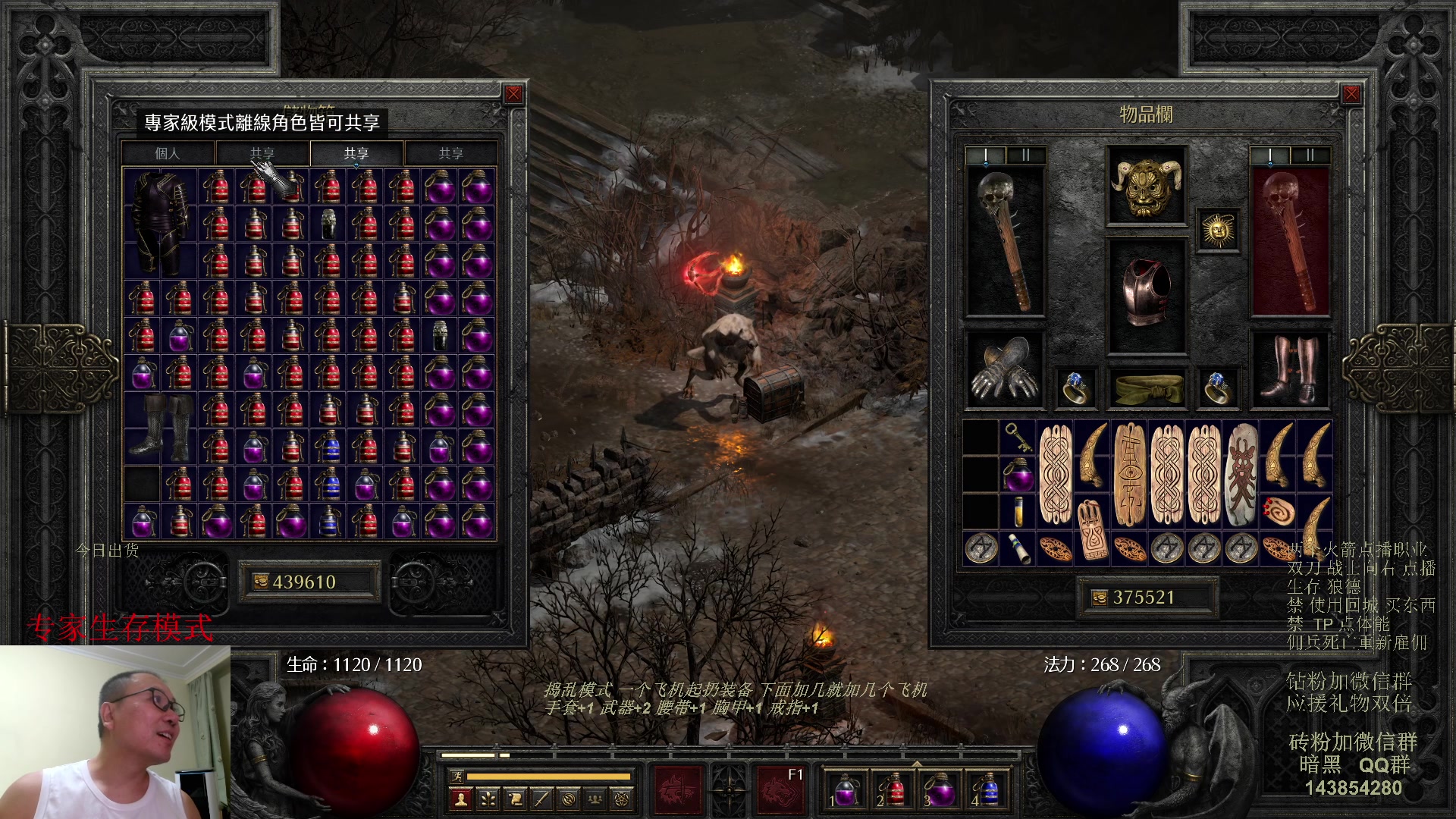This screenshot has width=1456, height=819.
Task: Select the red-faced white charm in inventory
Action: click(x=1241, y=474)
